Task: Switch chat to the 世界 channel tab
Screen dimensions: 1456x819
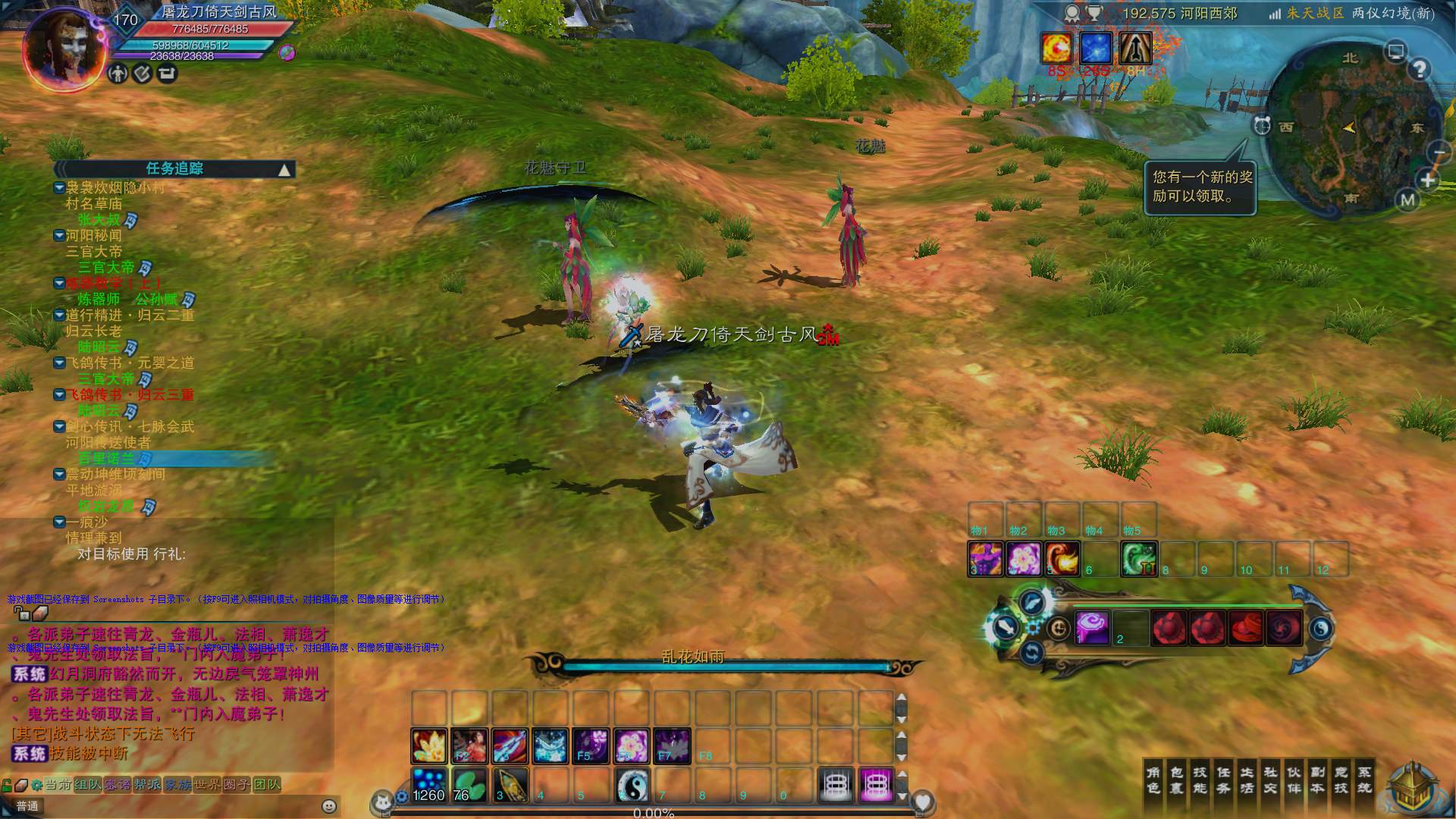Action: [208, 785]
